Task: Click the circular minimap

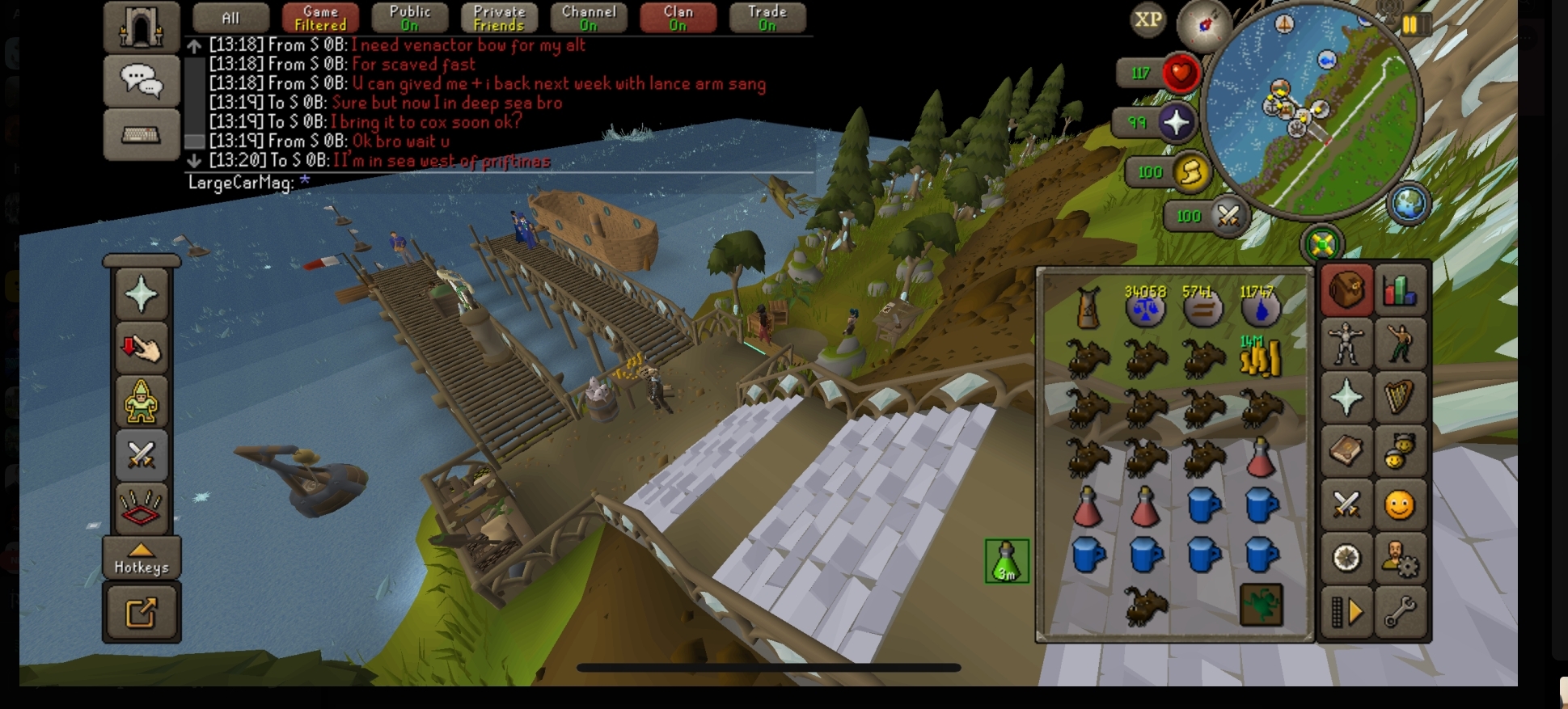Action: tap(1312, 113)
